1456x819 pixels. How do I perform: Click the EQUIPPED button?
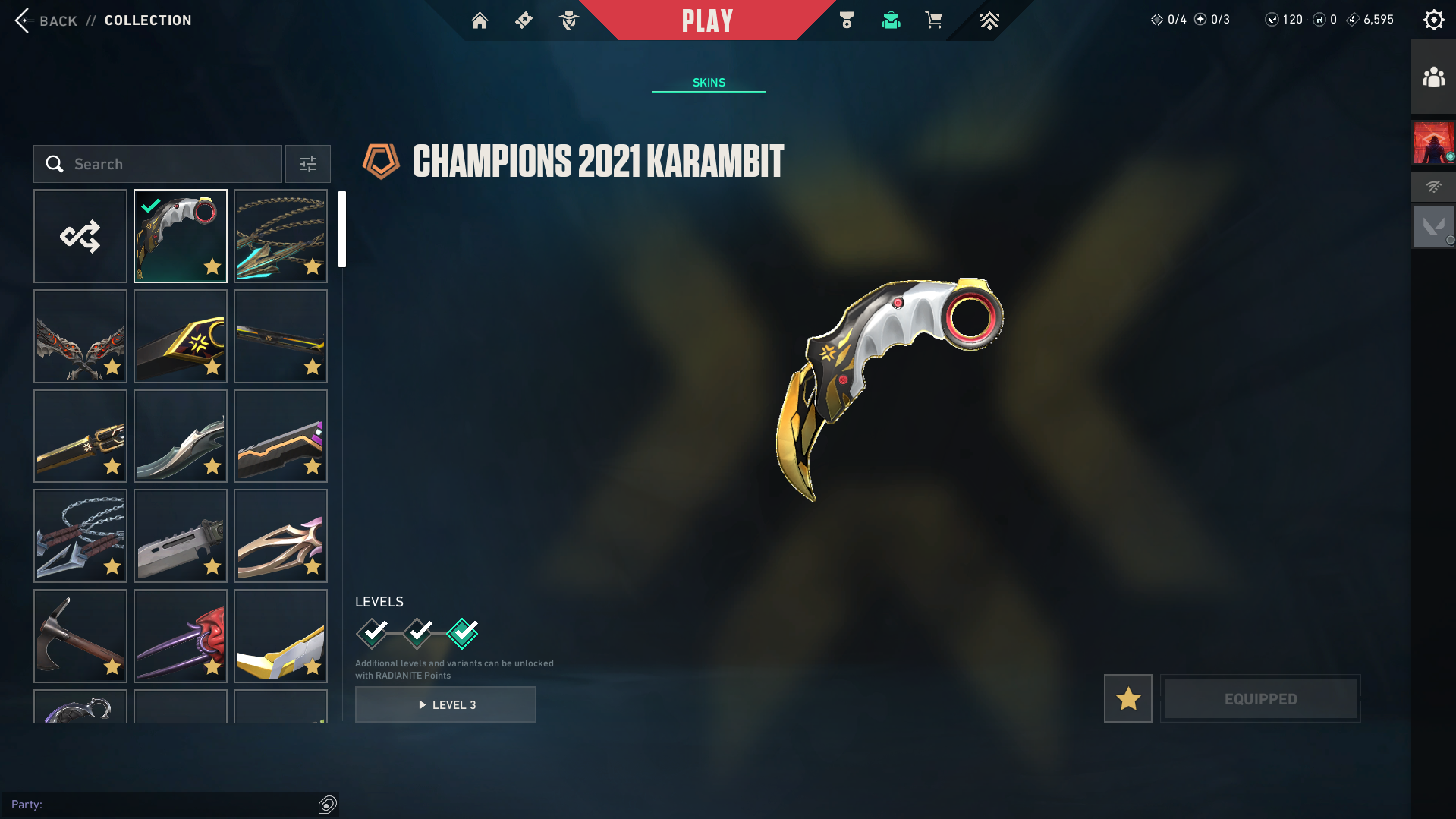pos(1260,698)
